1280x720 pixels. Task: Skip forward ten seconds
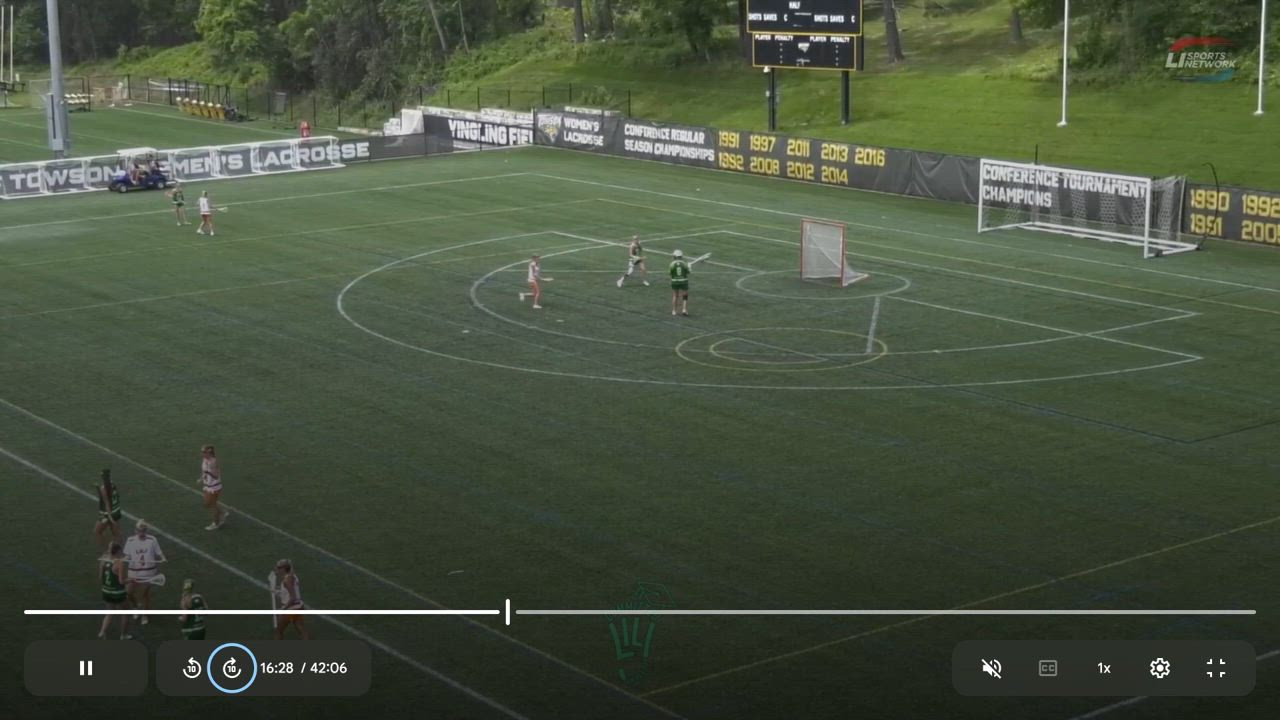point(232,668)
